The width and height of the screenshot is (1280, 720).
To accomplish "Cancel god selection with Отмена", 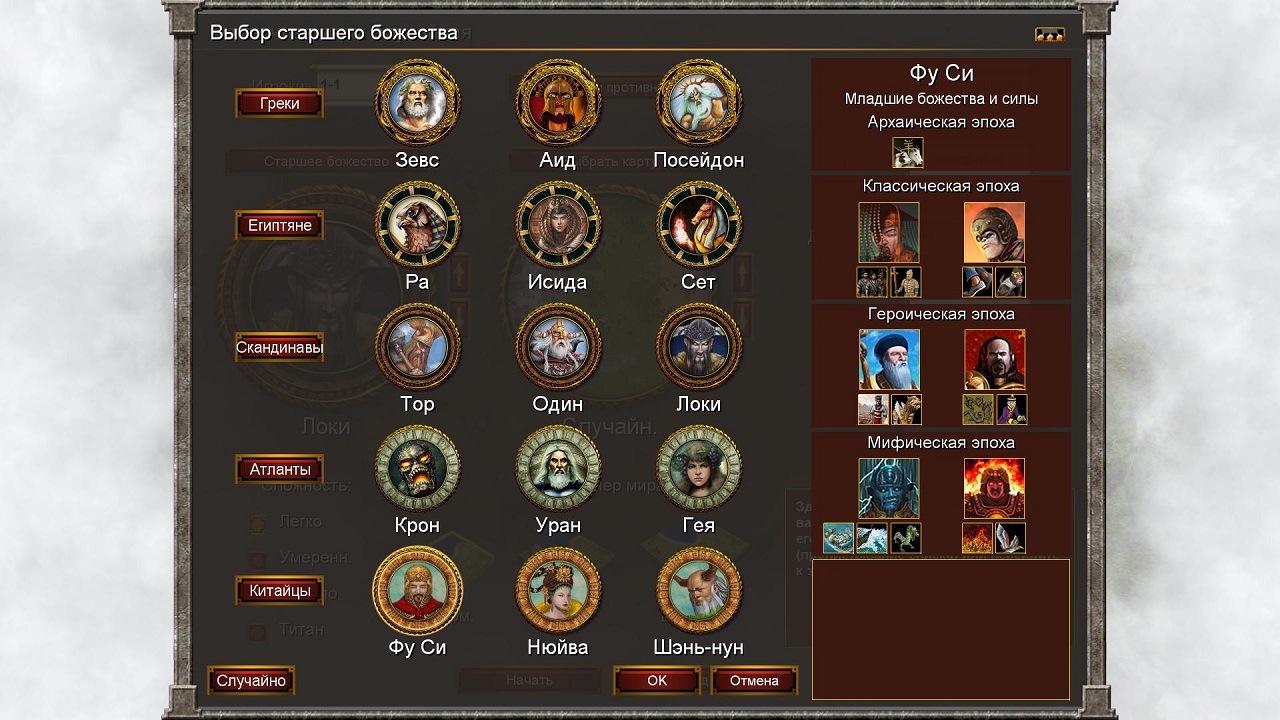I will coord(754,681).
